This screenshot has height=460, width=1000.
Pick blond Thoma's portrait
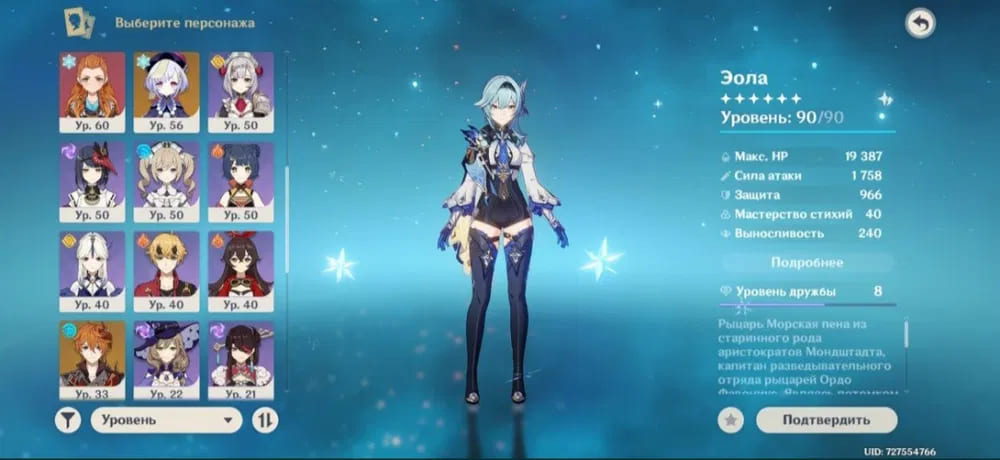tap(167, 269)
